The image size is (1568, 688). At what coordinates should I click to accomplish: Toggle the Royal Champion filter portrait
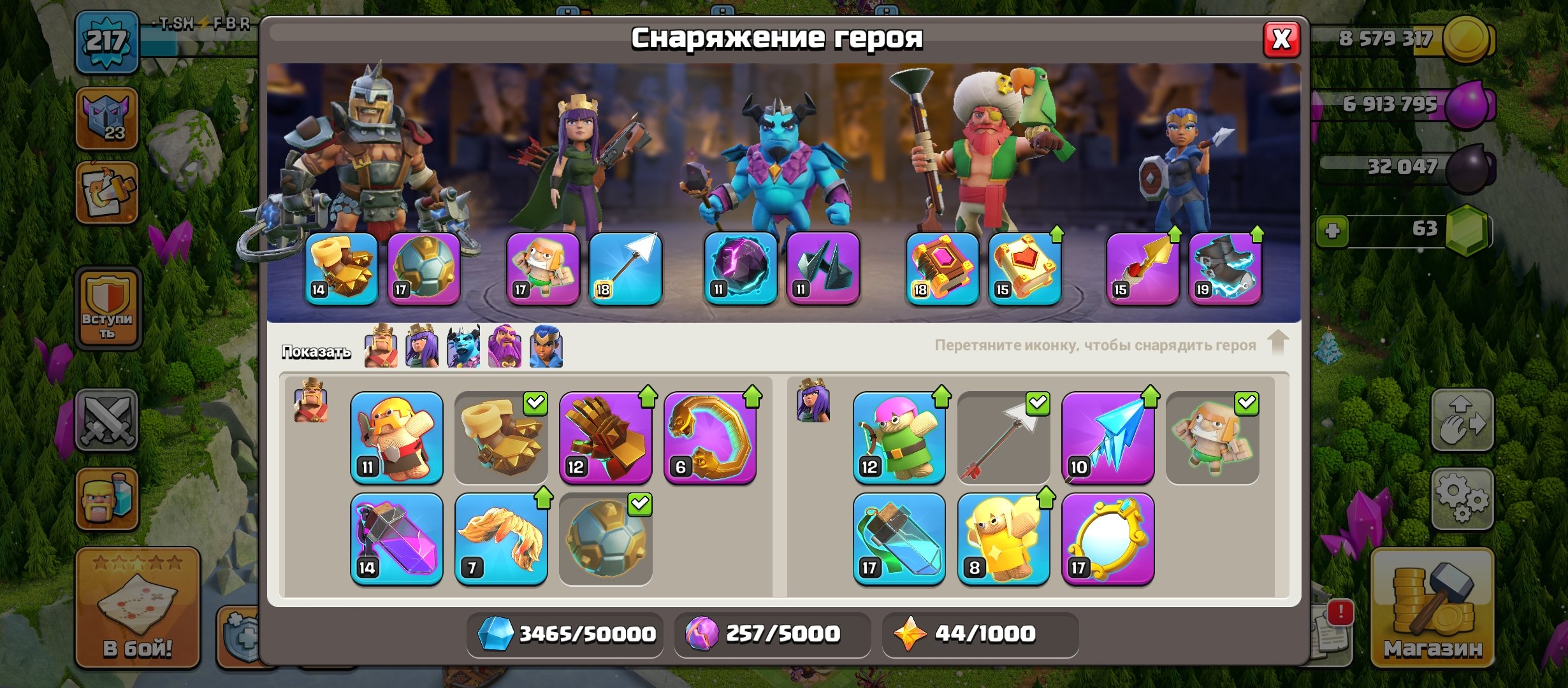546,349
